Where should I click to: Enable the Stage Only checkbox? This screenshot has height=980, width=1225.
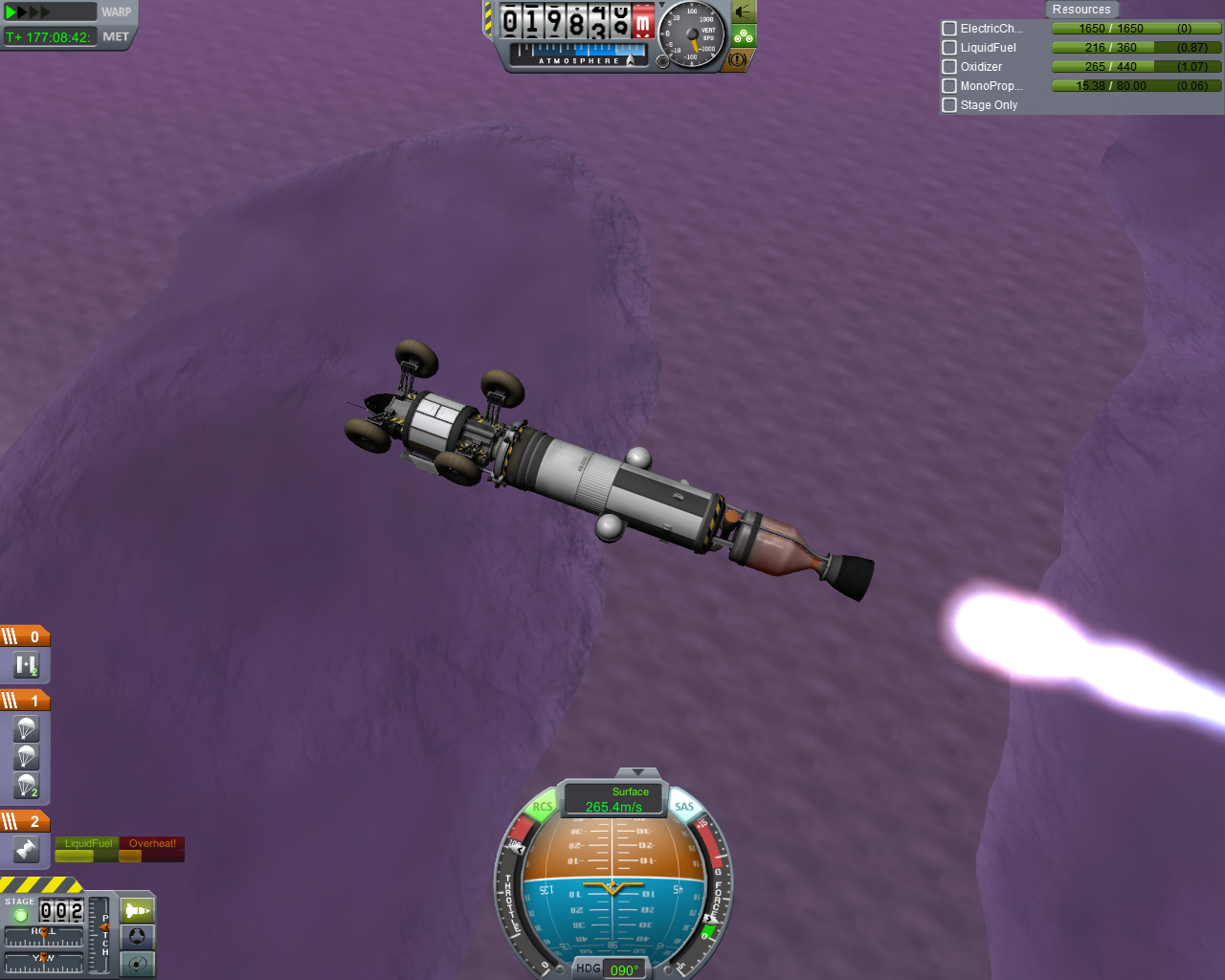949,105
